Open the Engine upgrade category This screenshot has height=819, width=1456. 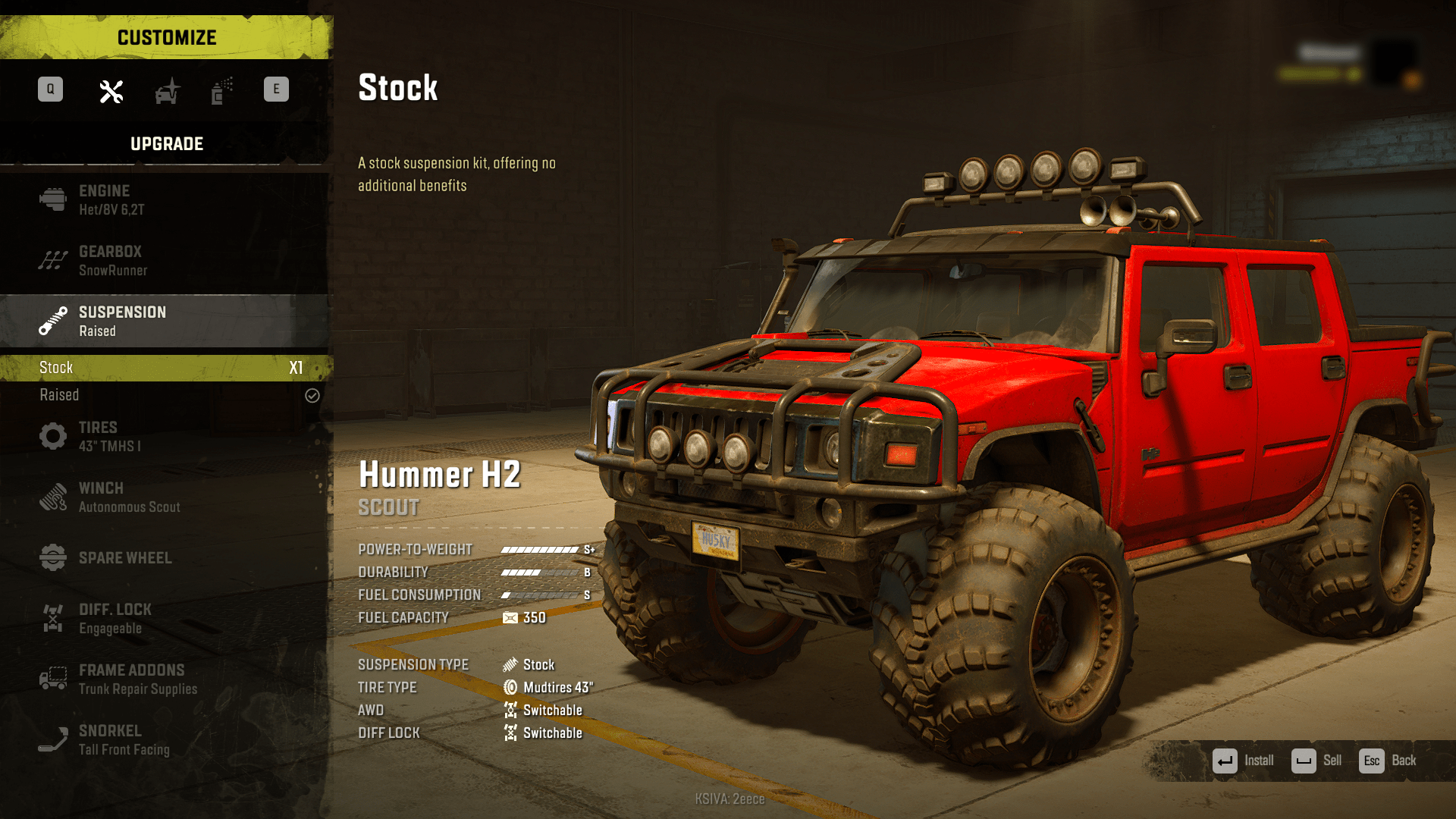[x=165, y=200]
